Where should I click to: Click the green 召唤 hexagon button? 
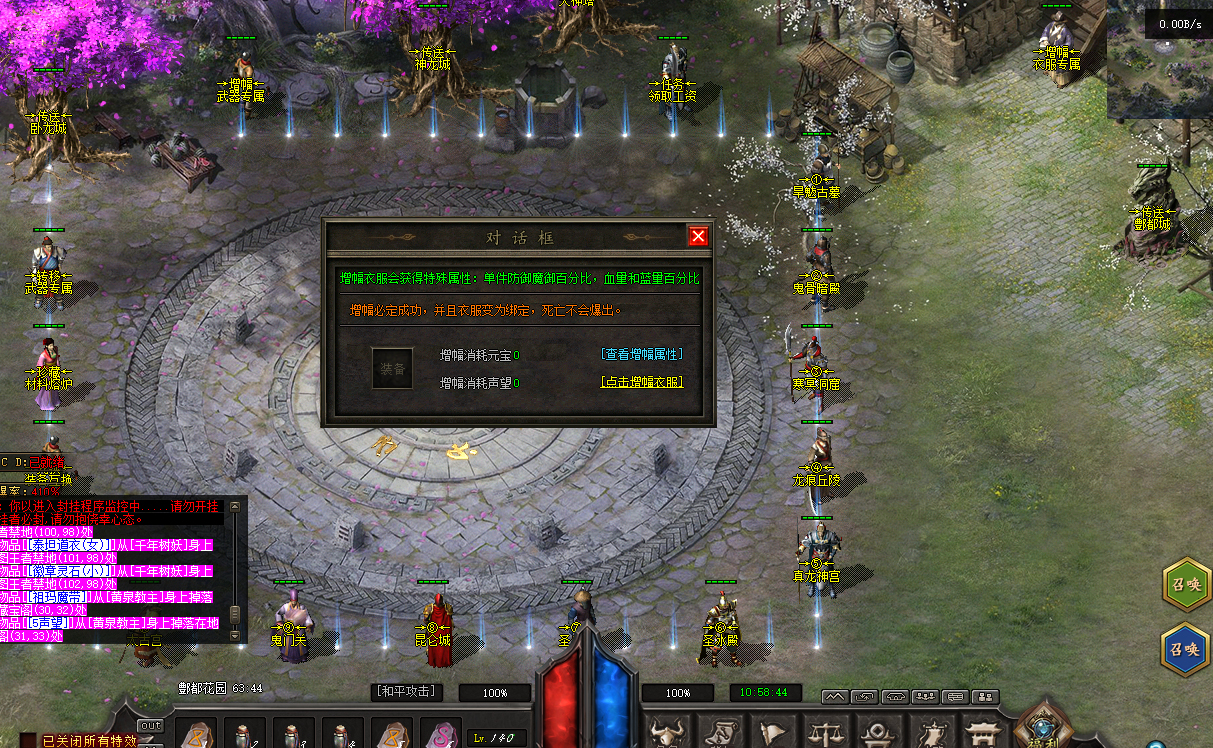click(1187, 586)
